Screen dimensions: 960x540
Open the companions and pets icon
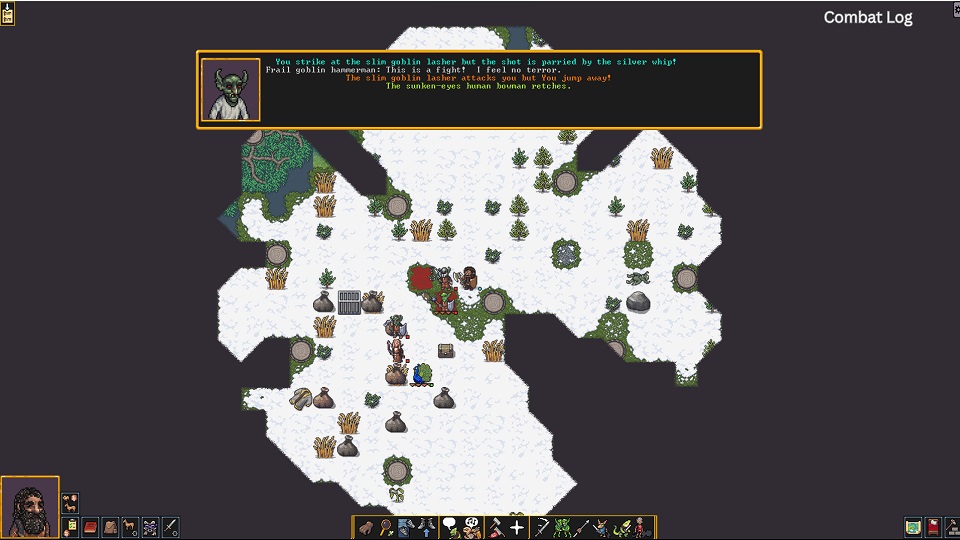tap(70, 501)
